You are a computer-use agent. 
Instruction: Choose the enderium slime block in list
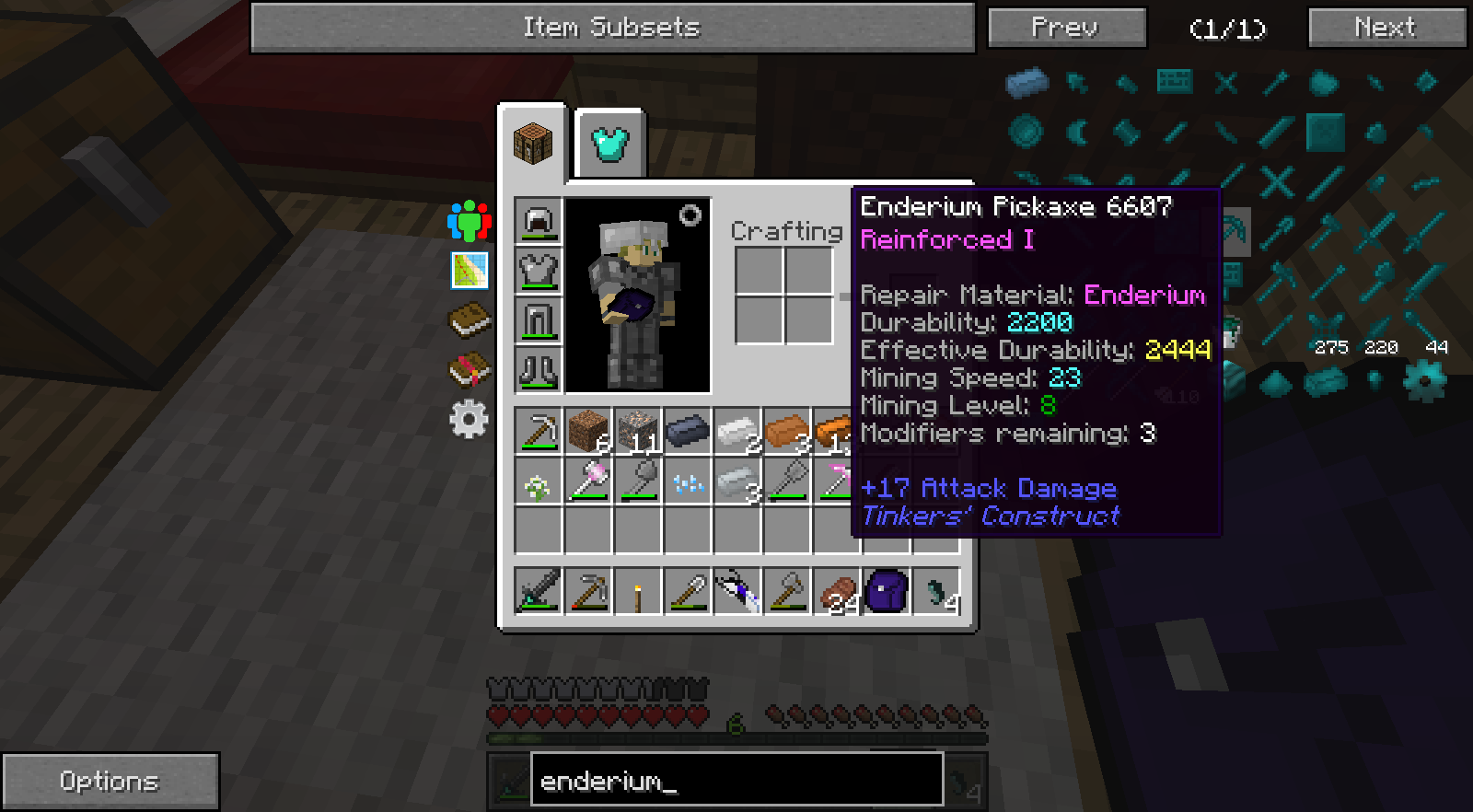click(x=1325, y=133)
